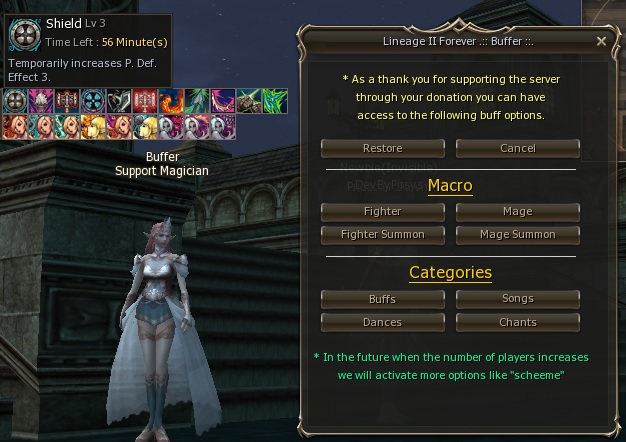
Task: Click the Restore button
Action: (x=383, y=148)
